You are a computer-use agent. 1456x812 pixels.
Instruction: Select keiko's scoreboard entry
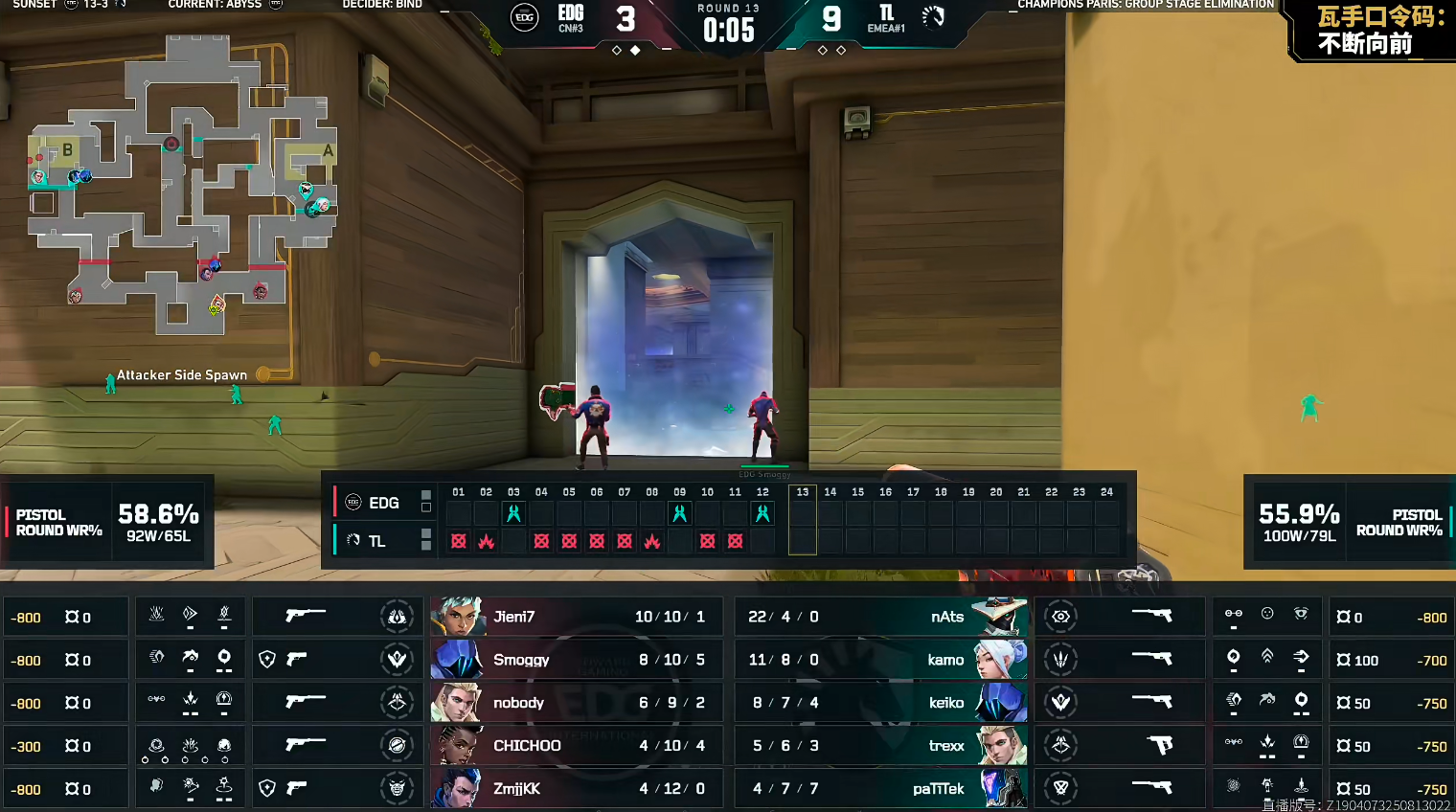click(881, 703)
